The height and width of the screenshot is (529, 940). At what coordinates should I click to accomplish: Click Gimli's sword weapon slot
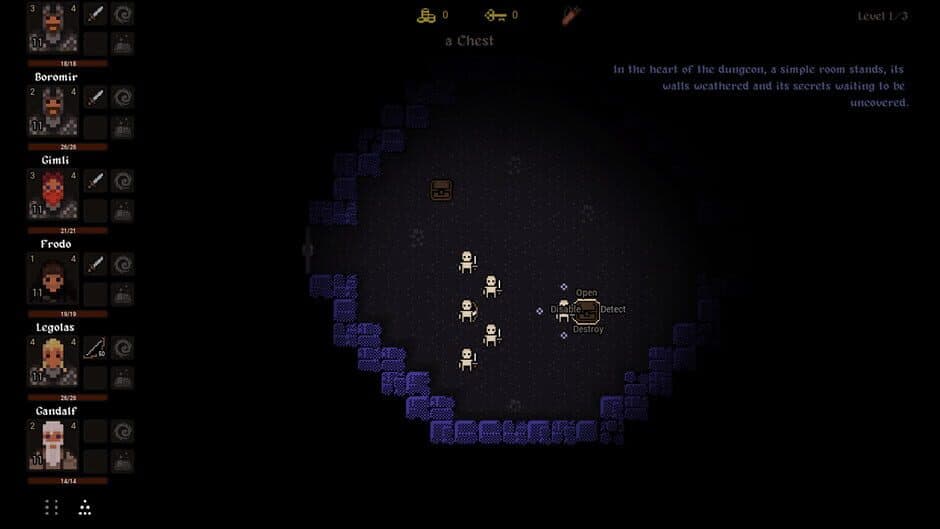(96, 181)
